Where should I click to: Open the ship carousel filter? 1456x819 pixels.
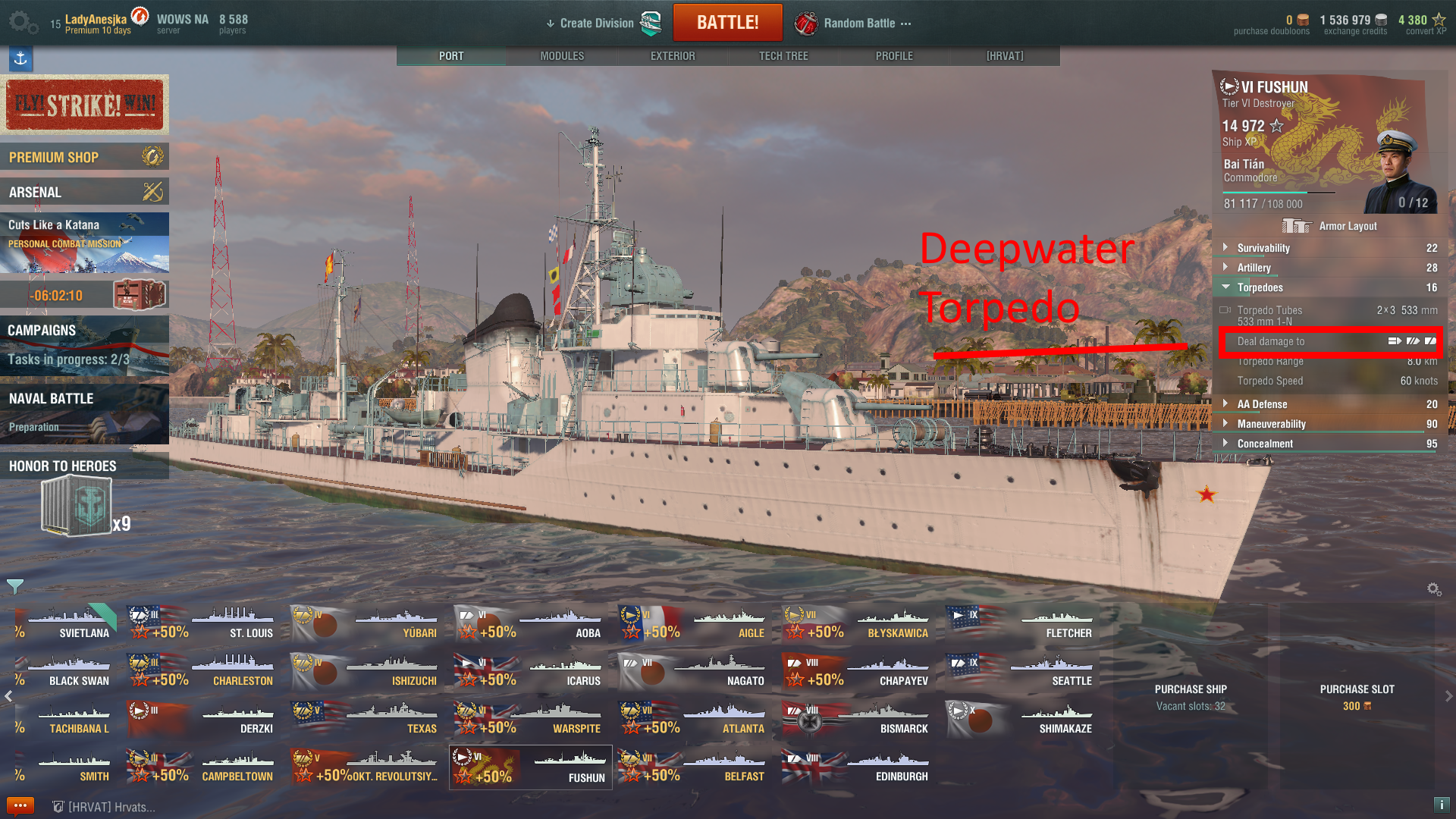[14, 586]
